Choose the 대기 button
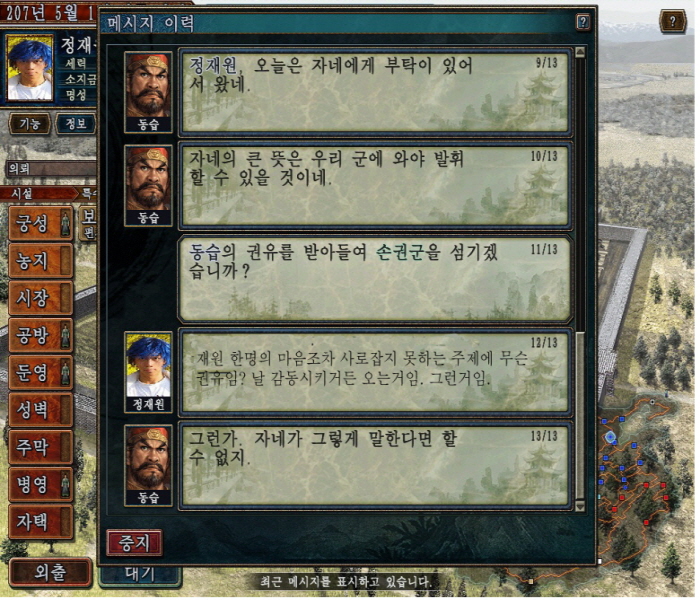The width and height of the screenshot is (700, 600). [x=140, y=574]
